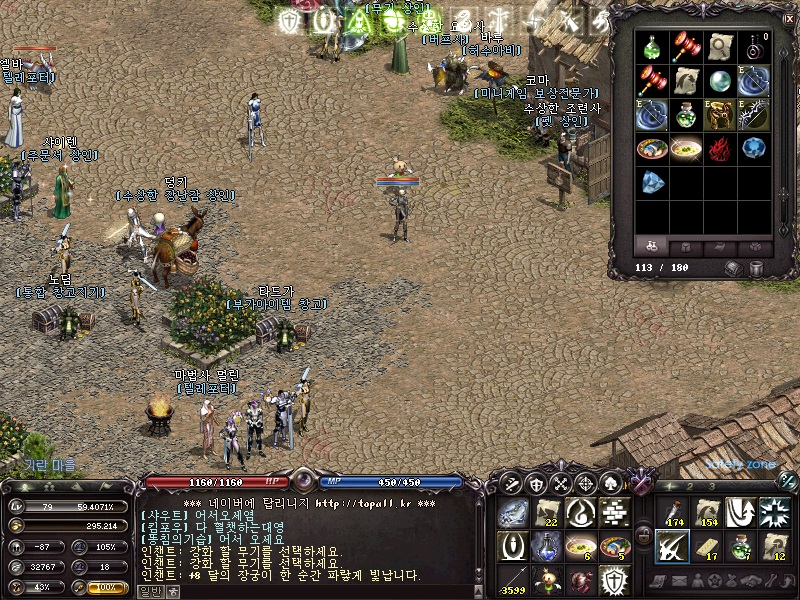
Task: Click the crossed swords action button
Action: click(x=562, y=483)
